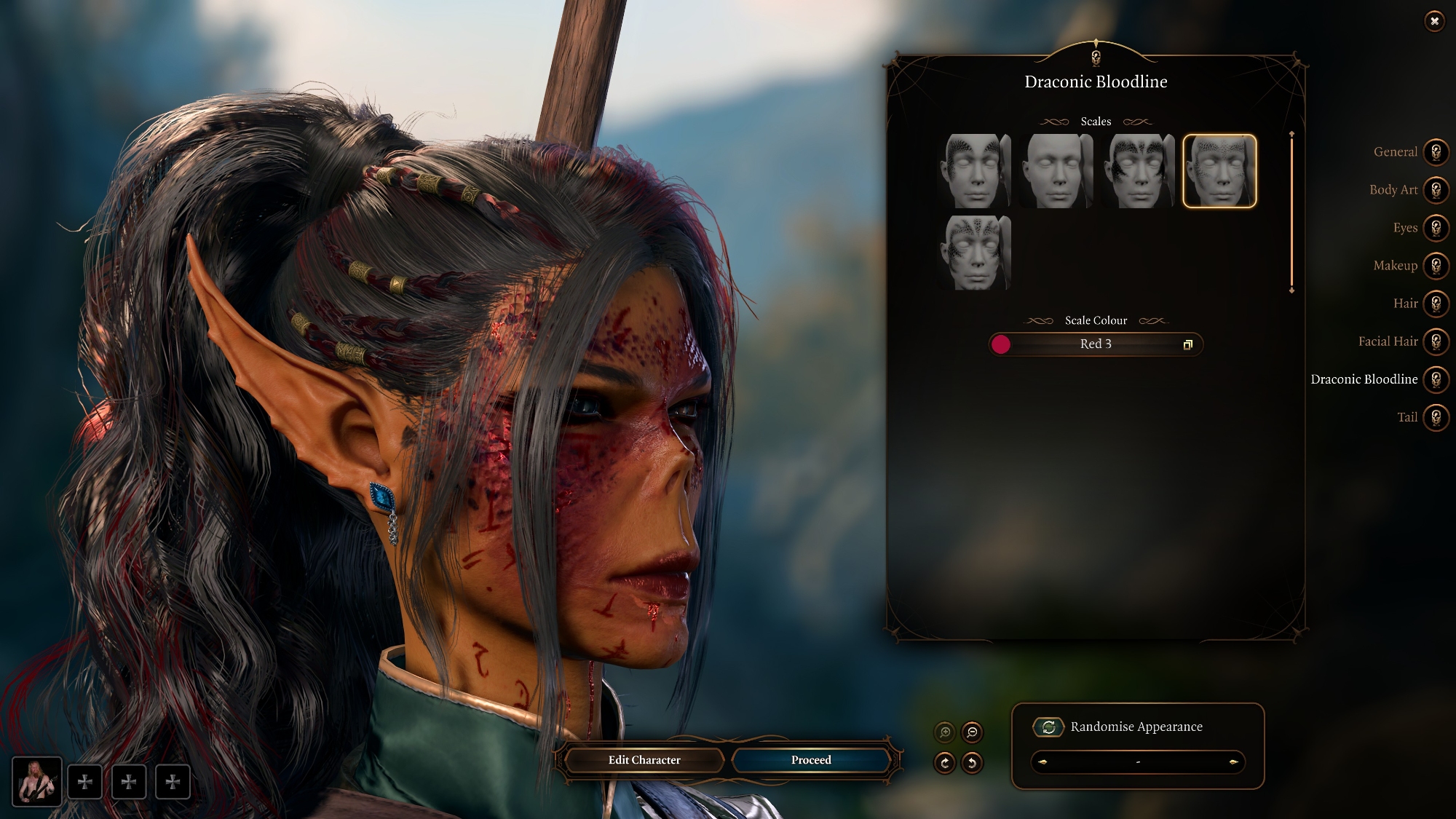Choose the blank no-scales face thumbnail
This screenshot has width=1456, height=819.
[1056, 171]
